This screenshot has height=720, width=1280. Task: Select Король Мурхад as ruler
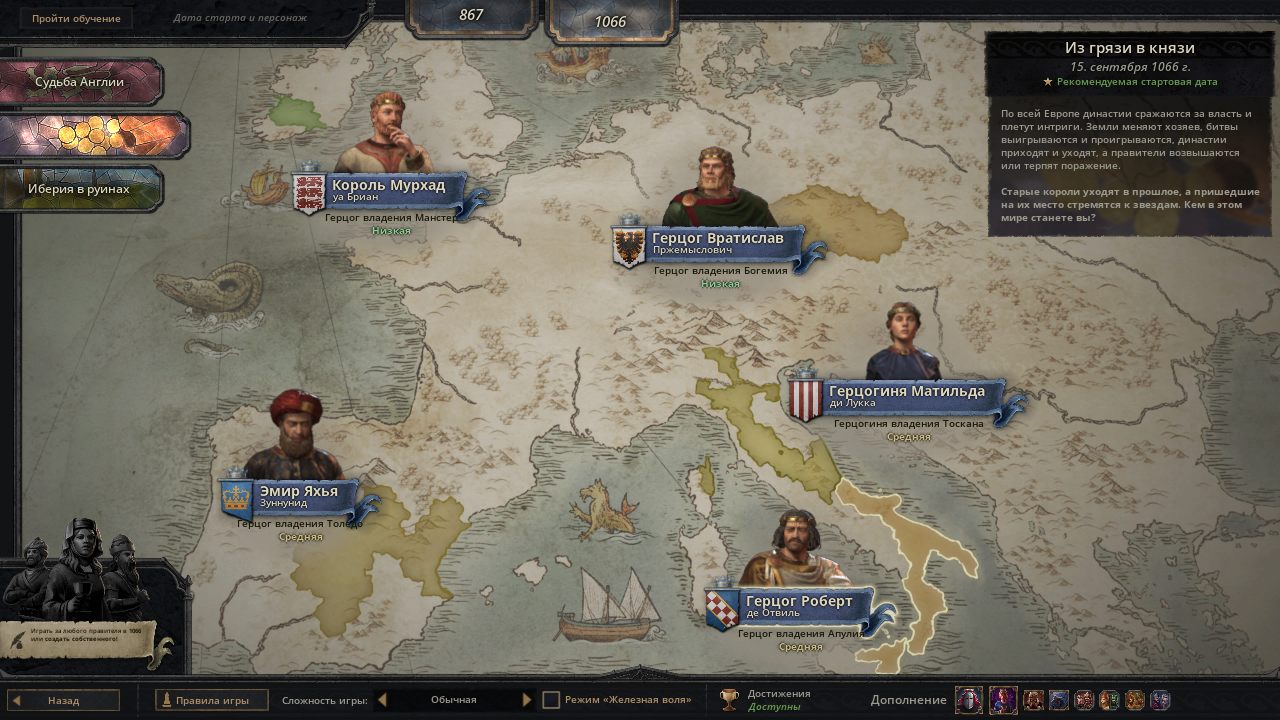click(388, 190)
